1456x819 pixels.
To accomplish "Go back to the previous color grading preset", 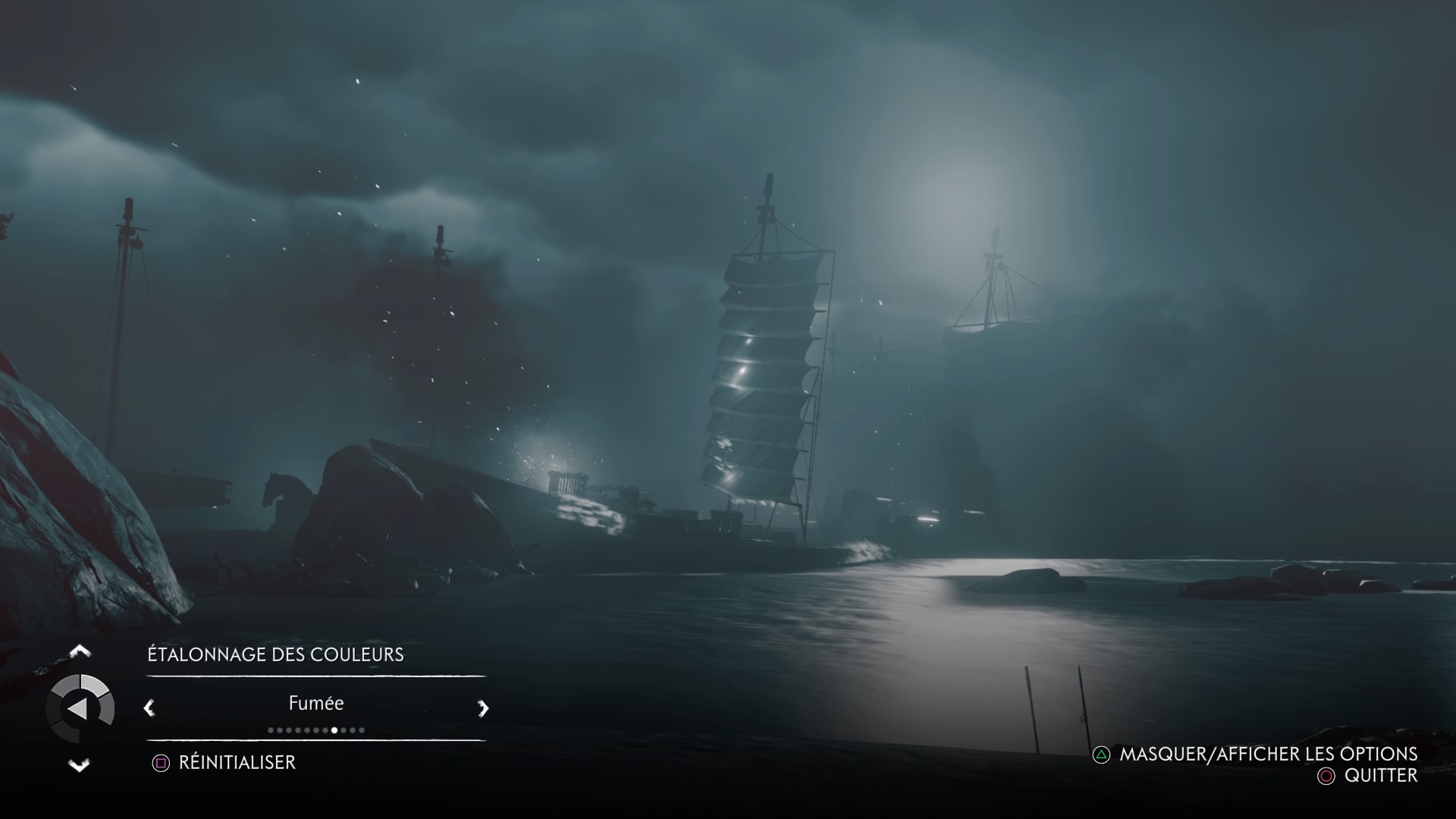I will 149,708.
